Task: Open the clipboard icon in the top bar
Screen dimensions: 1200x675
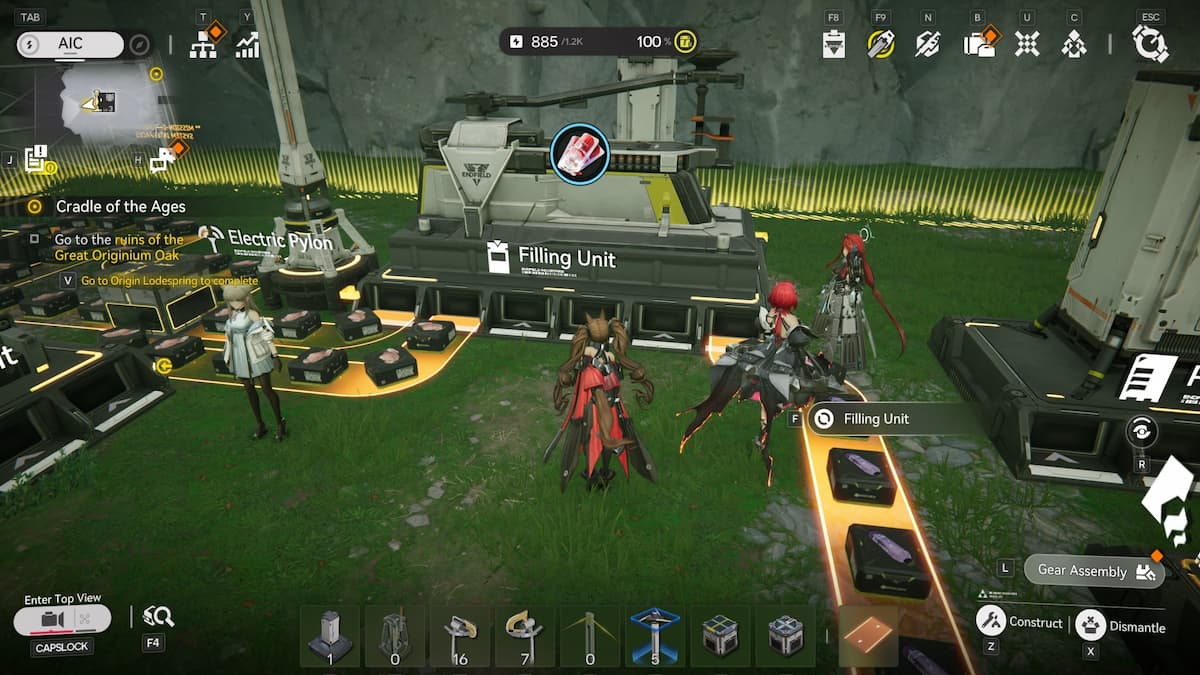Action: (x=834, y=44)
